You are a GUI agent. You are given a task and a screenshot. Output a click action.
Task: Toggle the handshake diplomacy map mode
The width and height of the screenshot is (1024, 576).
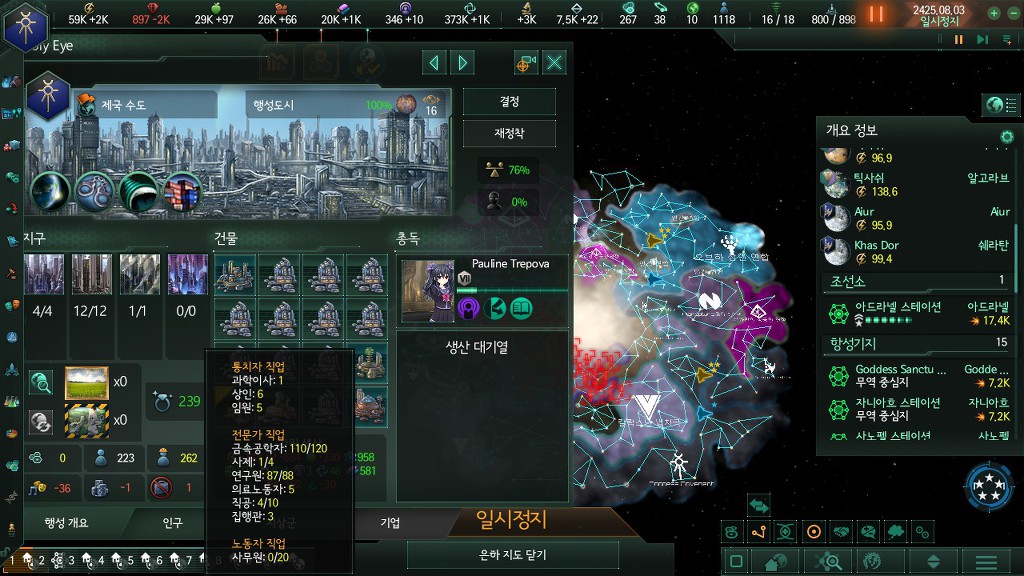point(840,532)
